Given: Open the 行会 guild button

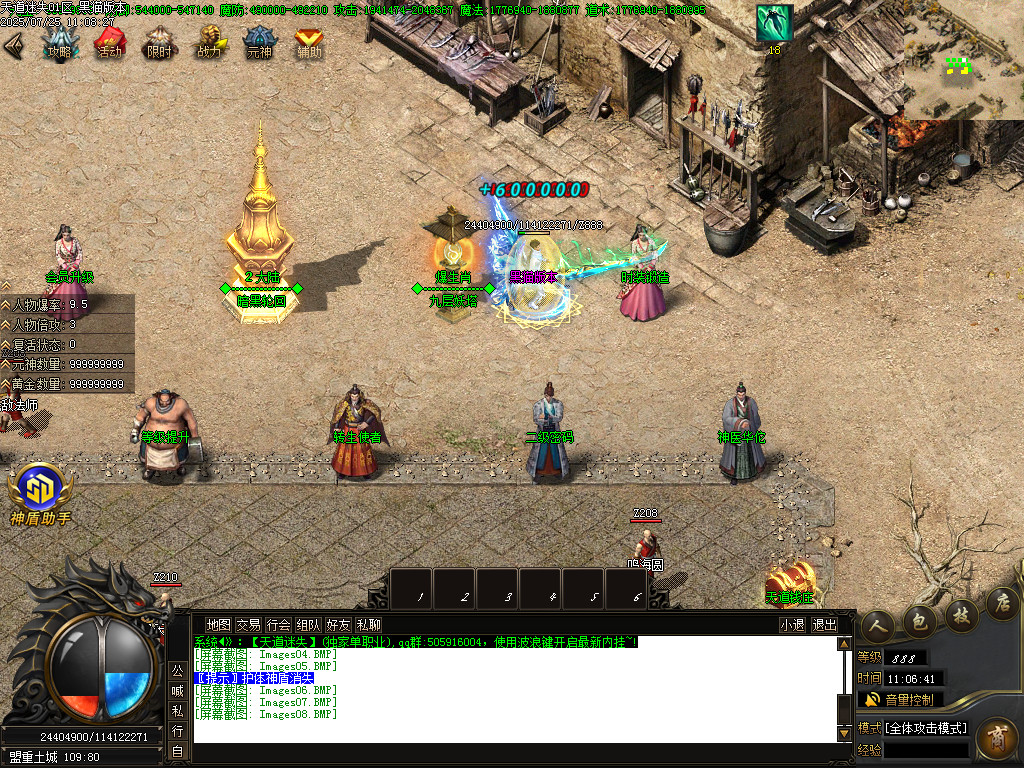Looking at the screenshot, I should pyautogui.click(x=278, y=625).
